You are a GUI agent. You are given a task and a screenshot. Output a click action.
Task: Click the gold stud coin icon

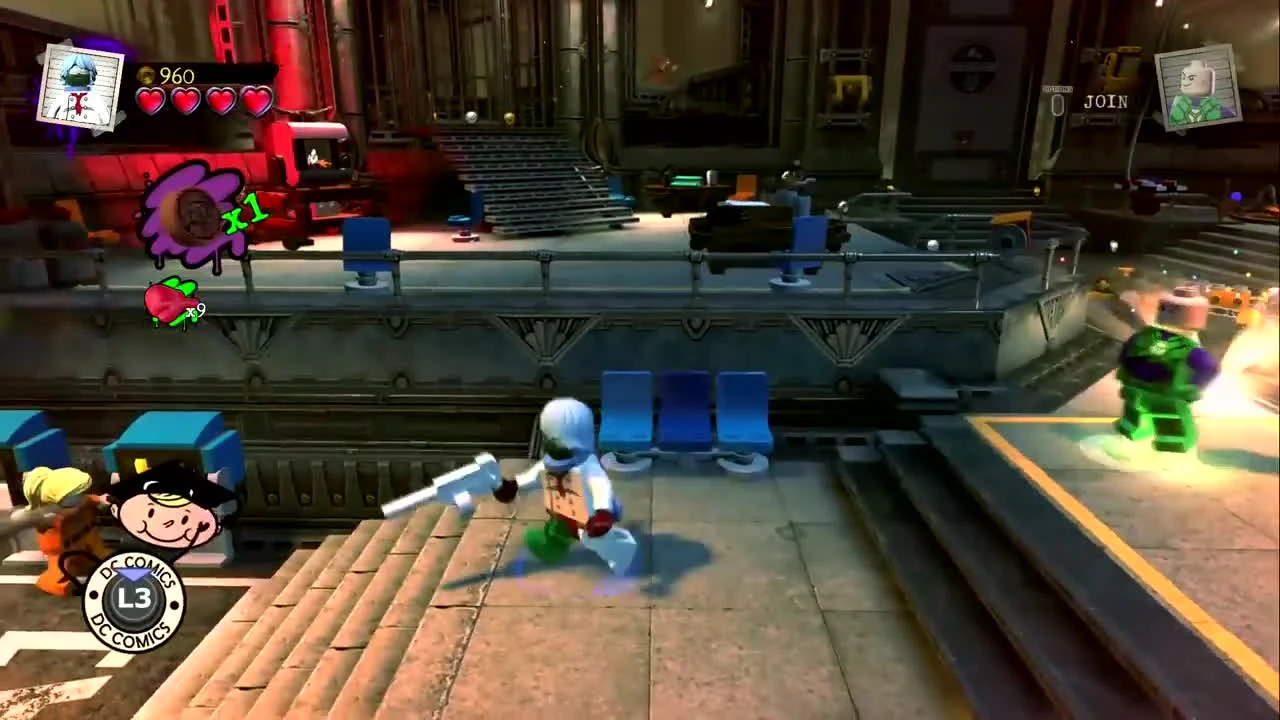tap(147, 76)
